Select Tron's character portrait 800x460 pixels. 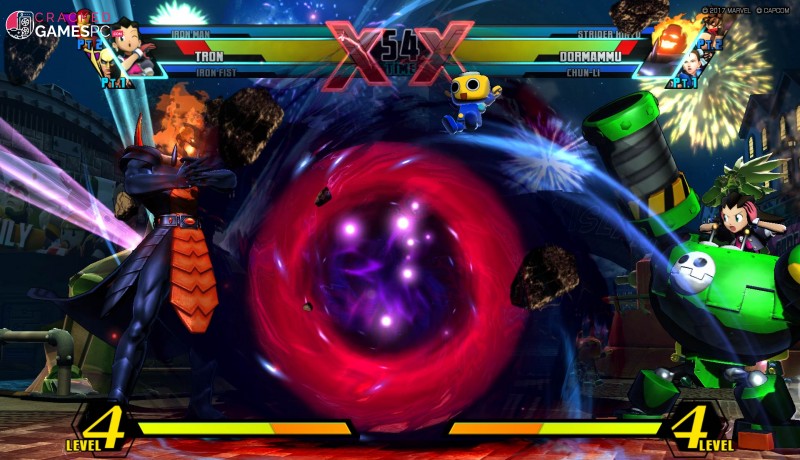pyautogui.click(x=133, y=44)
